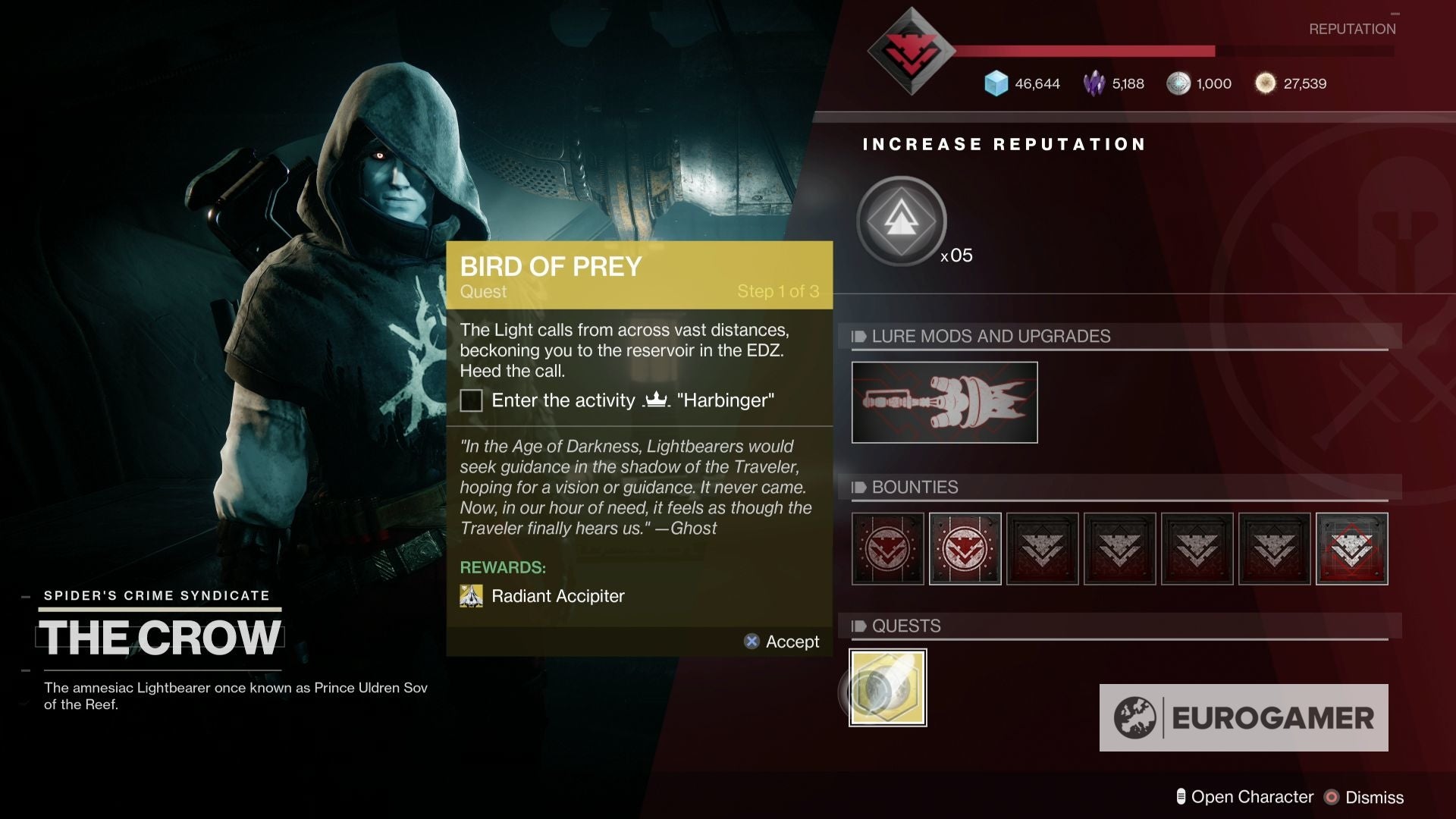The image size is (1456, 819).
Task: Pick the last red-framed bounty with diamond outline
Action: (x=1352, y=548)
